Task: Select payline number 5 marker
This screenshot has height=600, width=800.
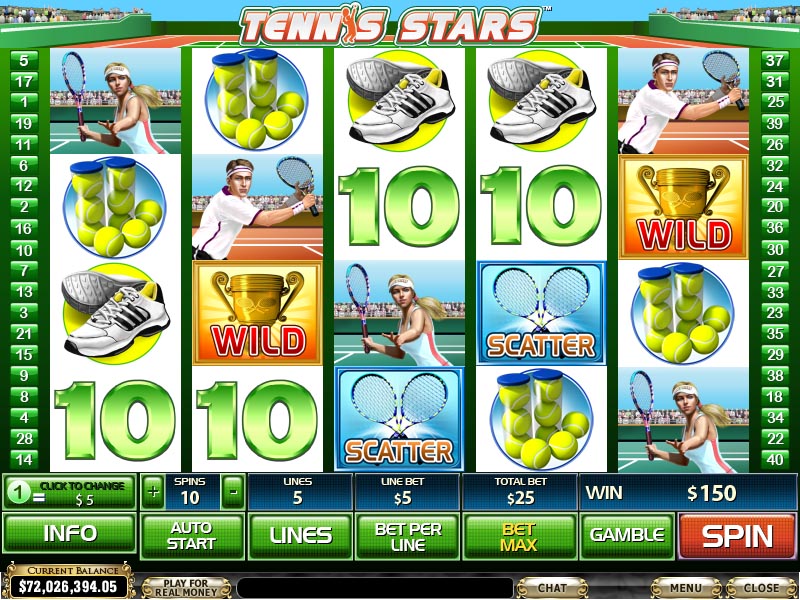Action: point(23,60)
